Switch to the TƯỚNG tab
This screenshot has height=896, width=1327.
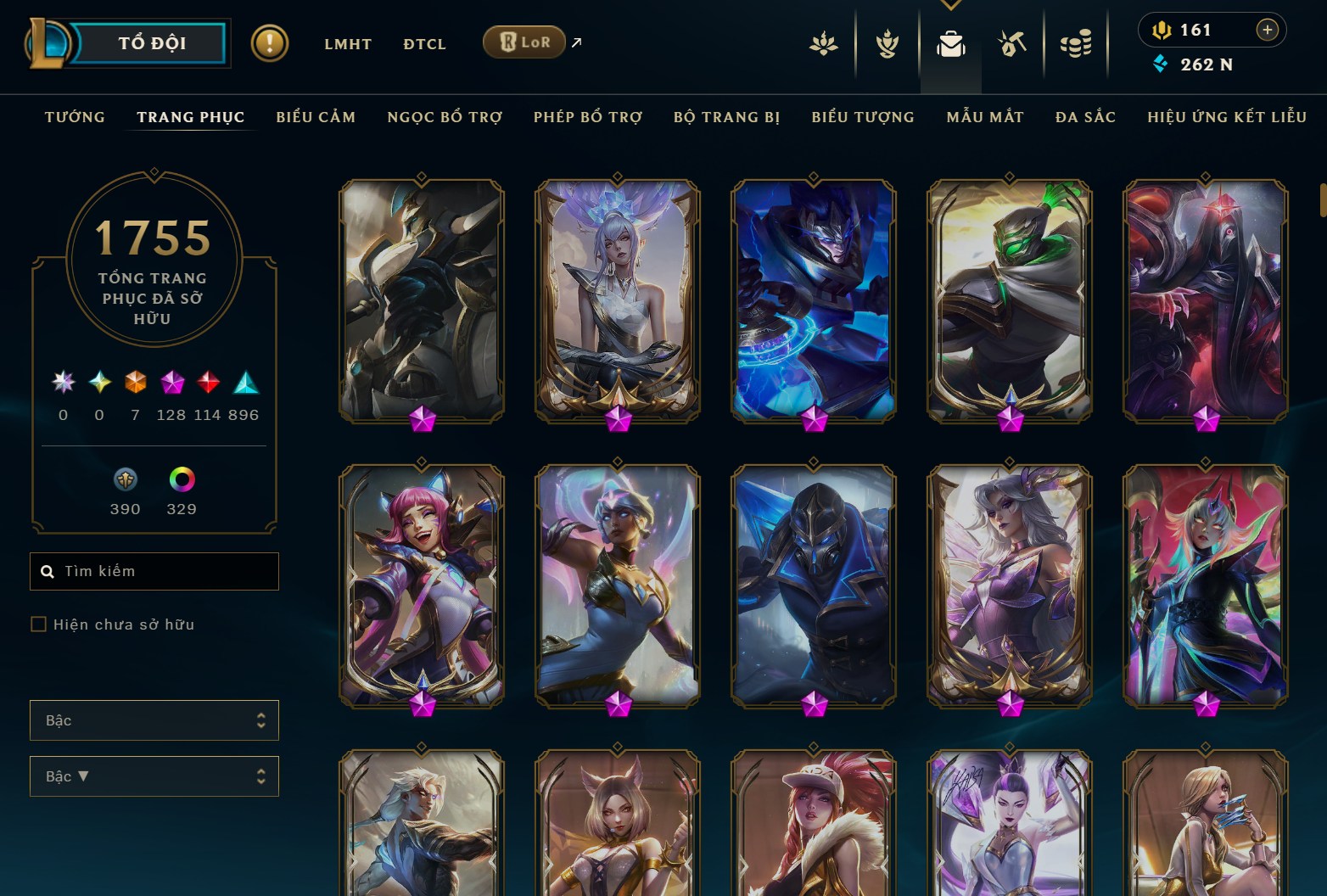(x=75, y=117)
